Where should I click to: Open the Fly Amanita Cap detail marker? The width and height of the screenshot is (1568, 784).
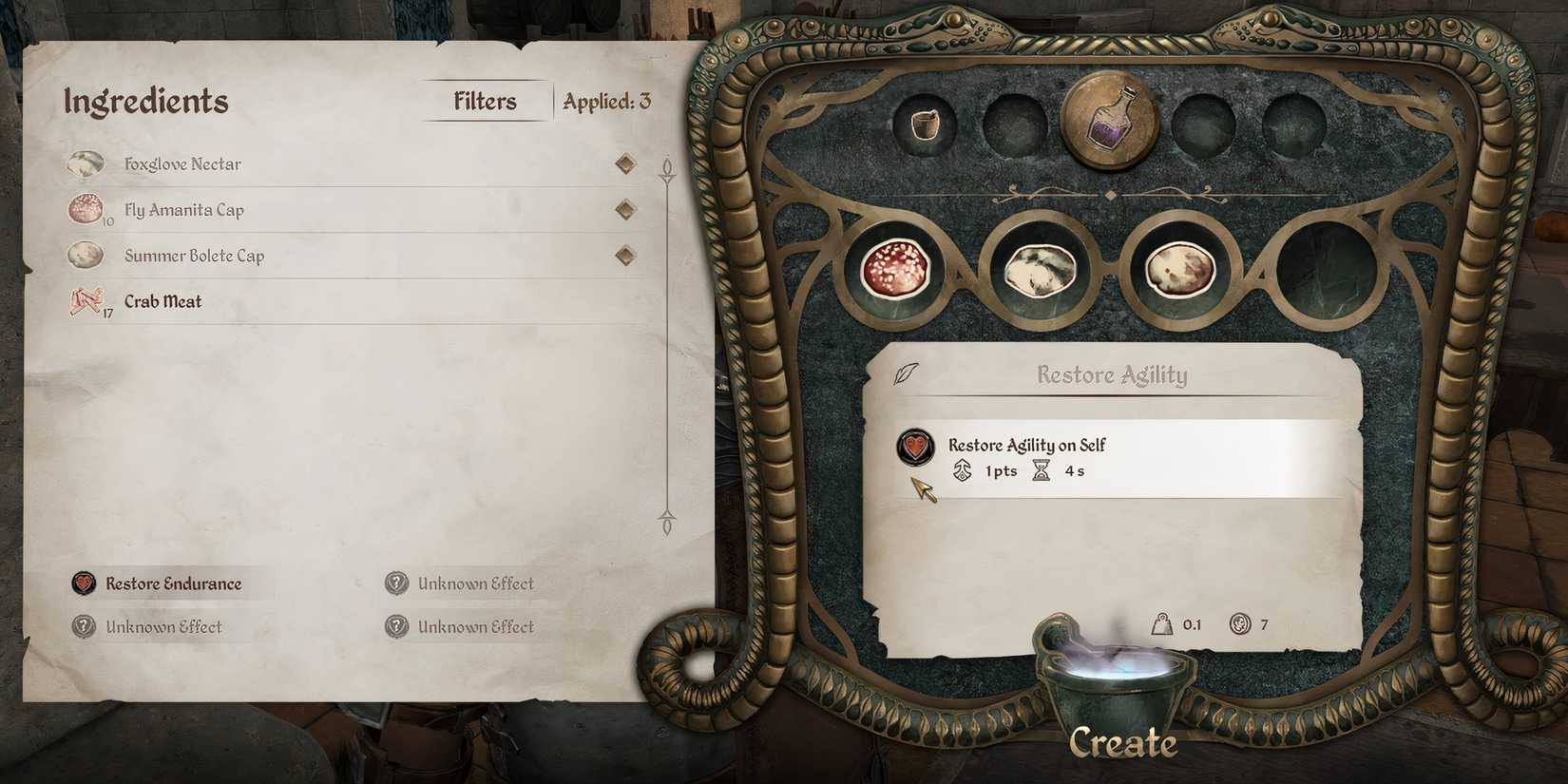point(625,209)
